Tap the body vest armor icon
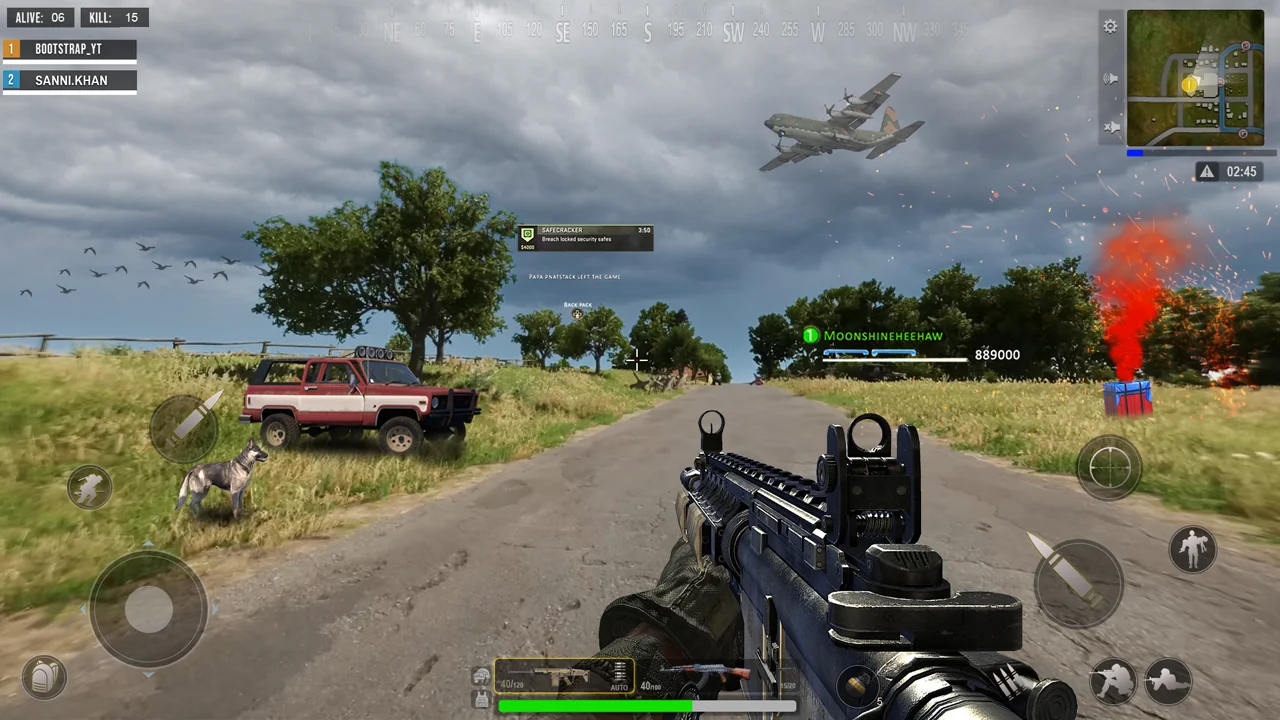The height and width of the screenshot is (720, 1280). [x=481, y=699]
